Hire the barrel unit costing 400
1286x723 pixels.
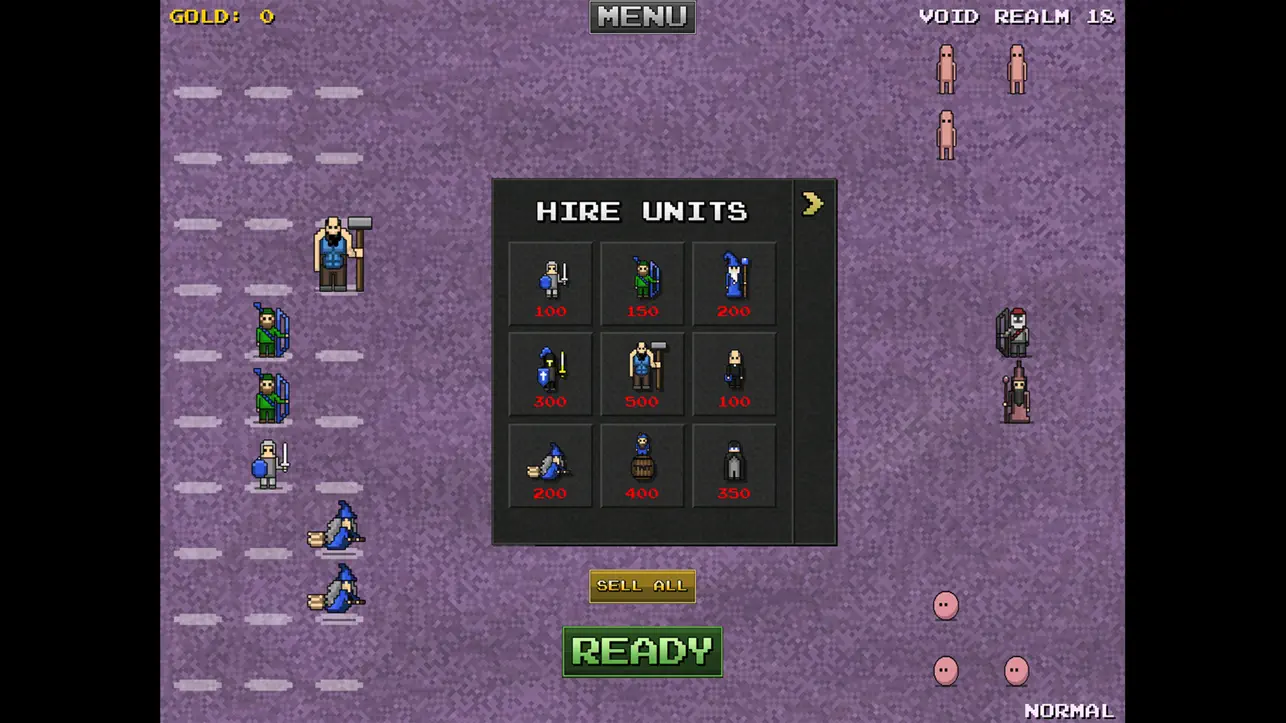(641, 465)
